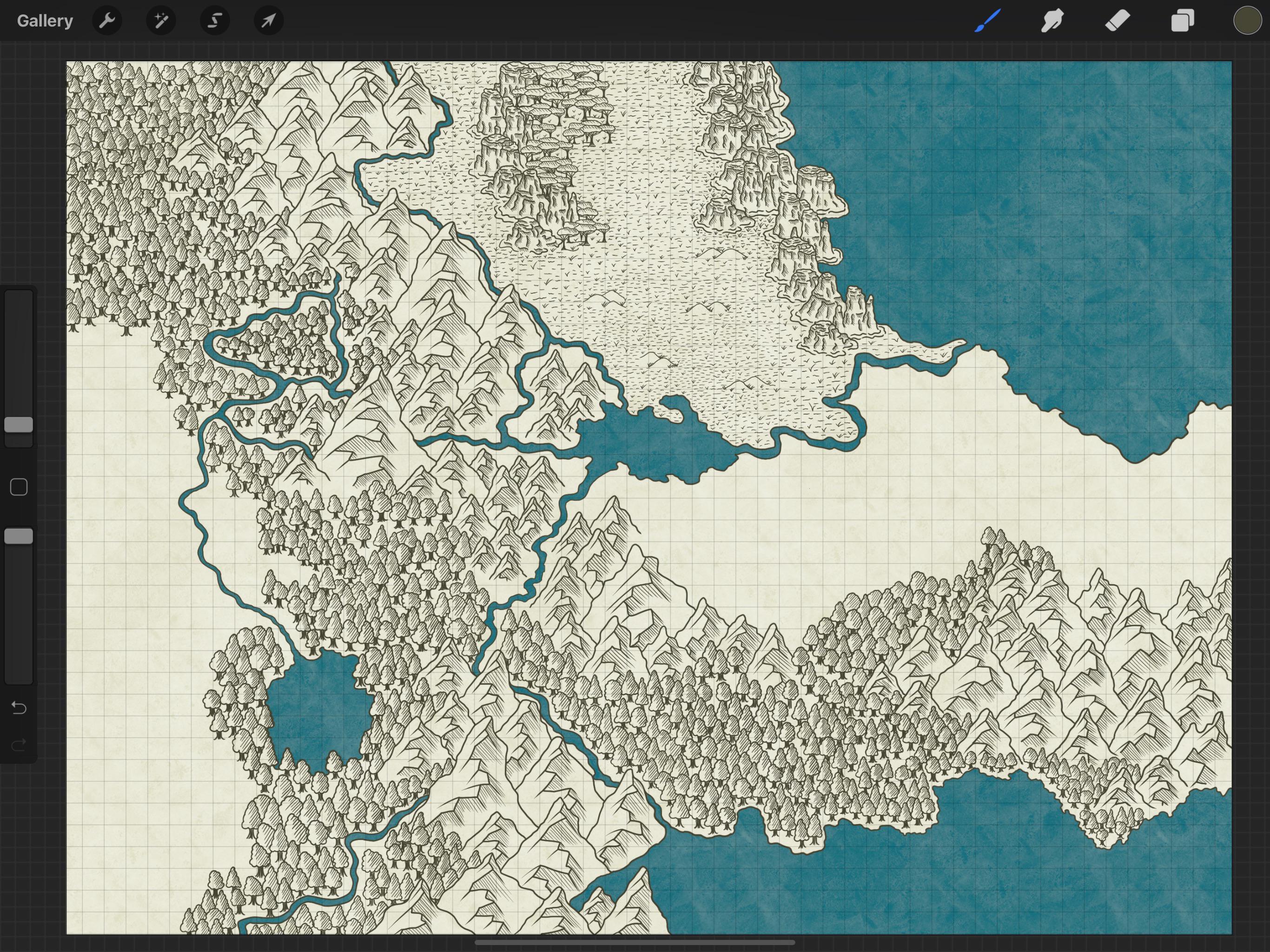1270x952 pixels.
Task: Adjust the brush size slider handle
Action: click(x=19, y=424)
